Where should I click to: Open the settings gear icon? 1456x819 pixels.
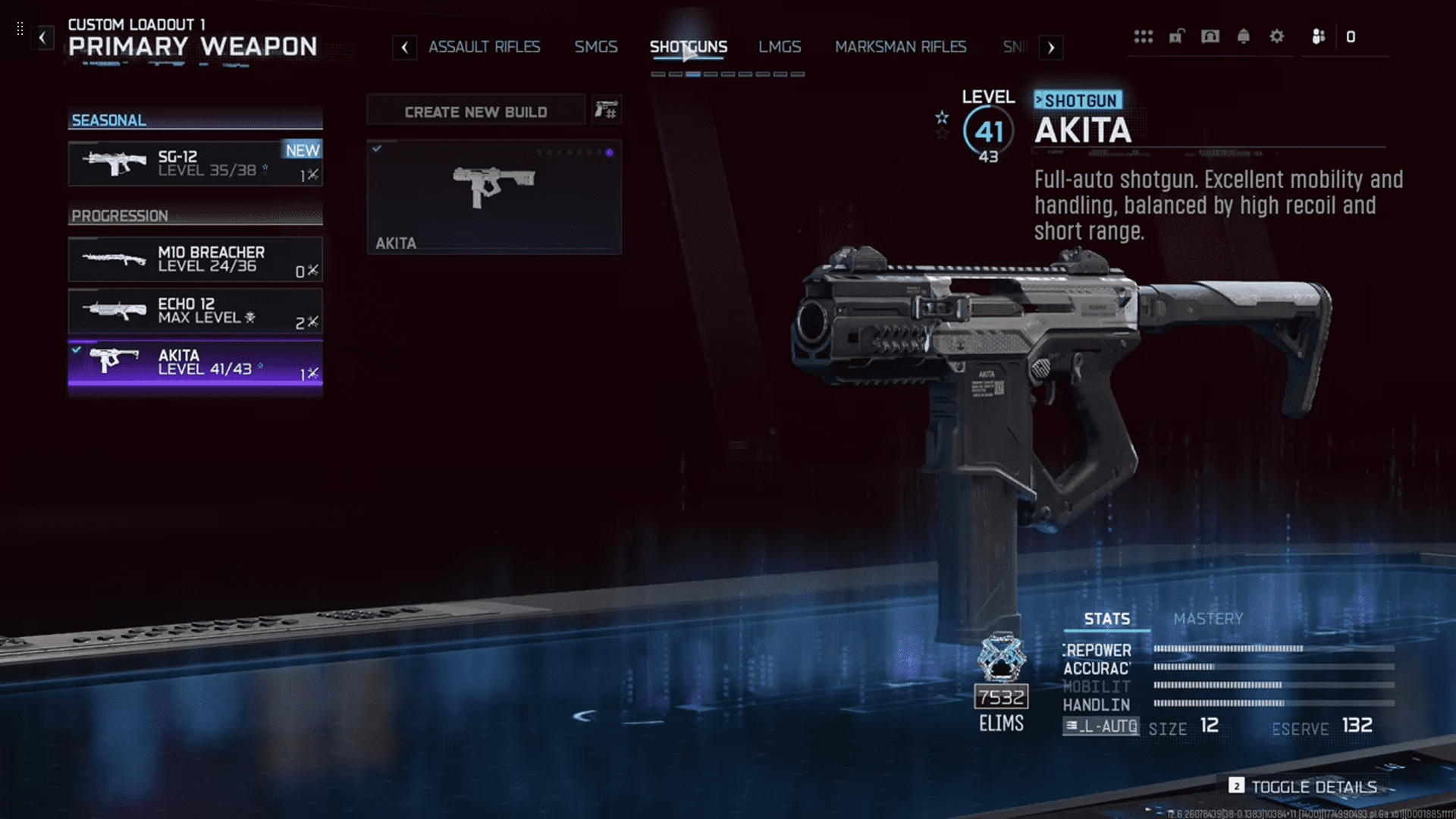(x=1277, y=36)
